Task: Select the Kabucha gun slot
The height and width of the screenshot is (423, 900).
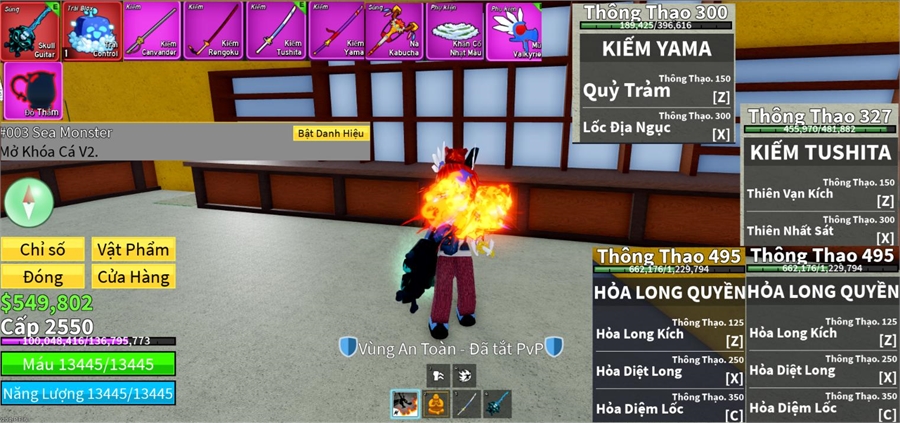Action: (x=393, y=30)
